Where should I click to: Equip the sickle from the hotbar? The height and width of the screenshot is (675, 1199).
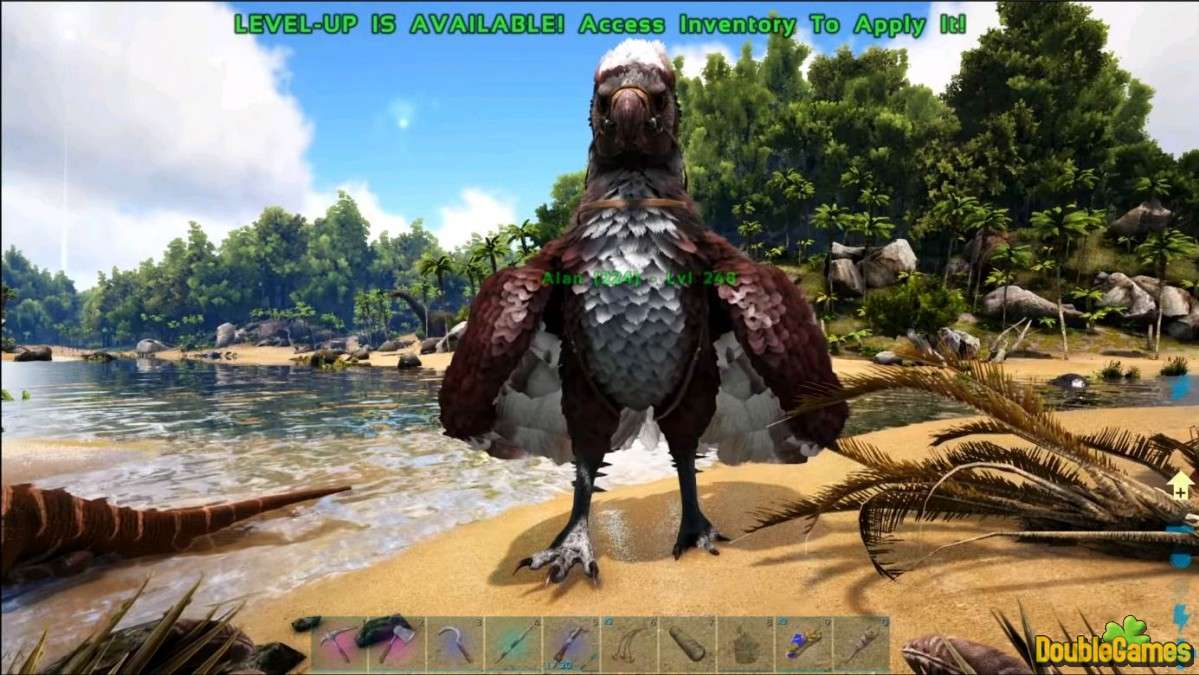455,643
